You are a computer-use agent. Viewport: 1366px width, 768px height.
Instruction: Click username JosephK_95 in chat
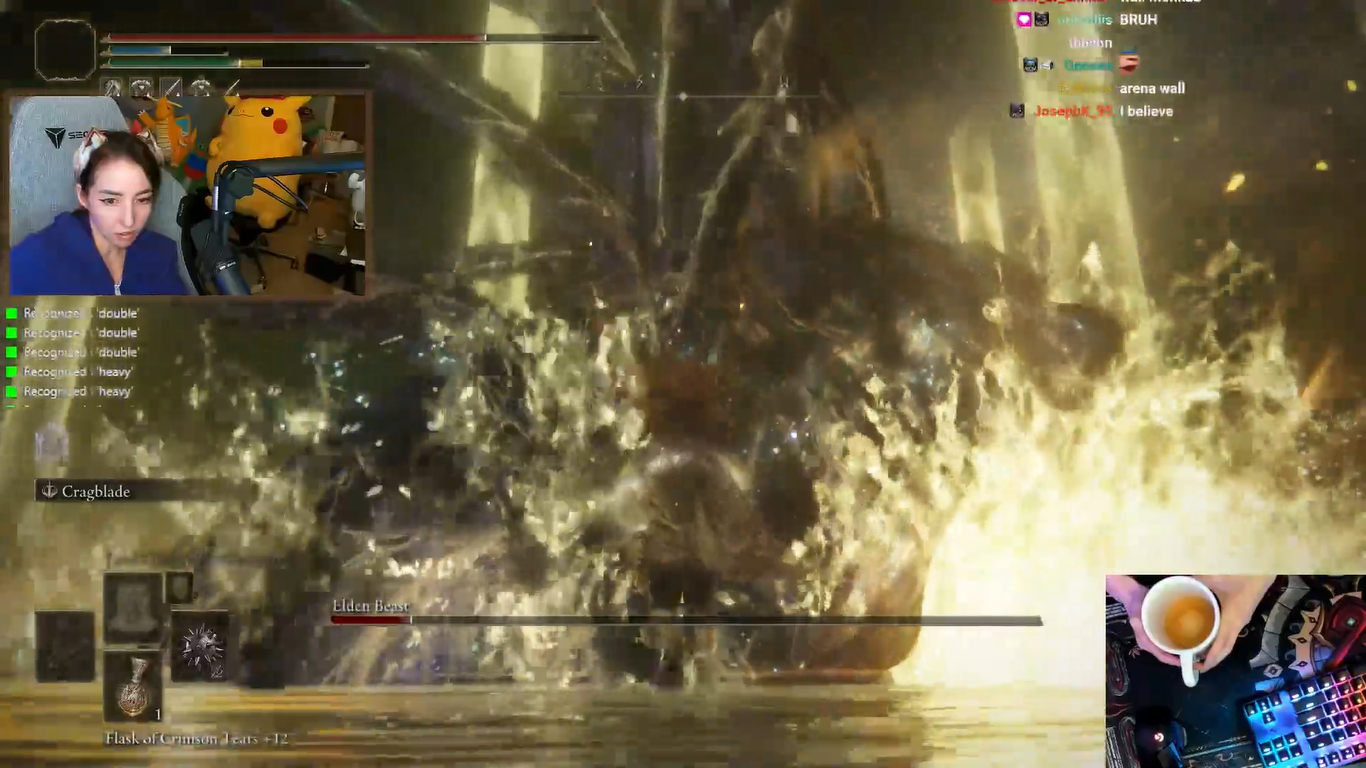[x=1072, y=111]
